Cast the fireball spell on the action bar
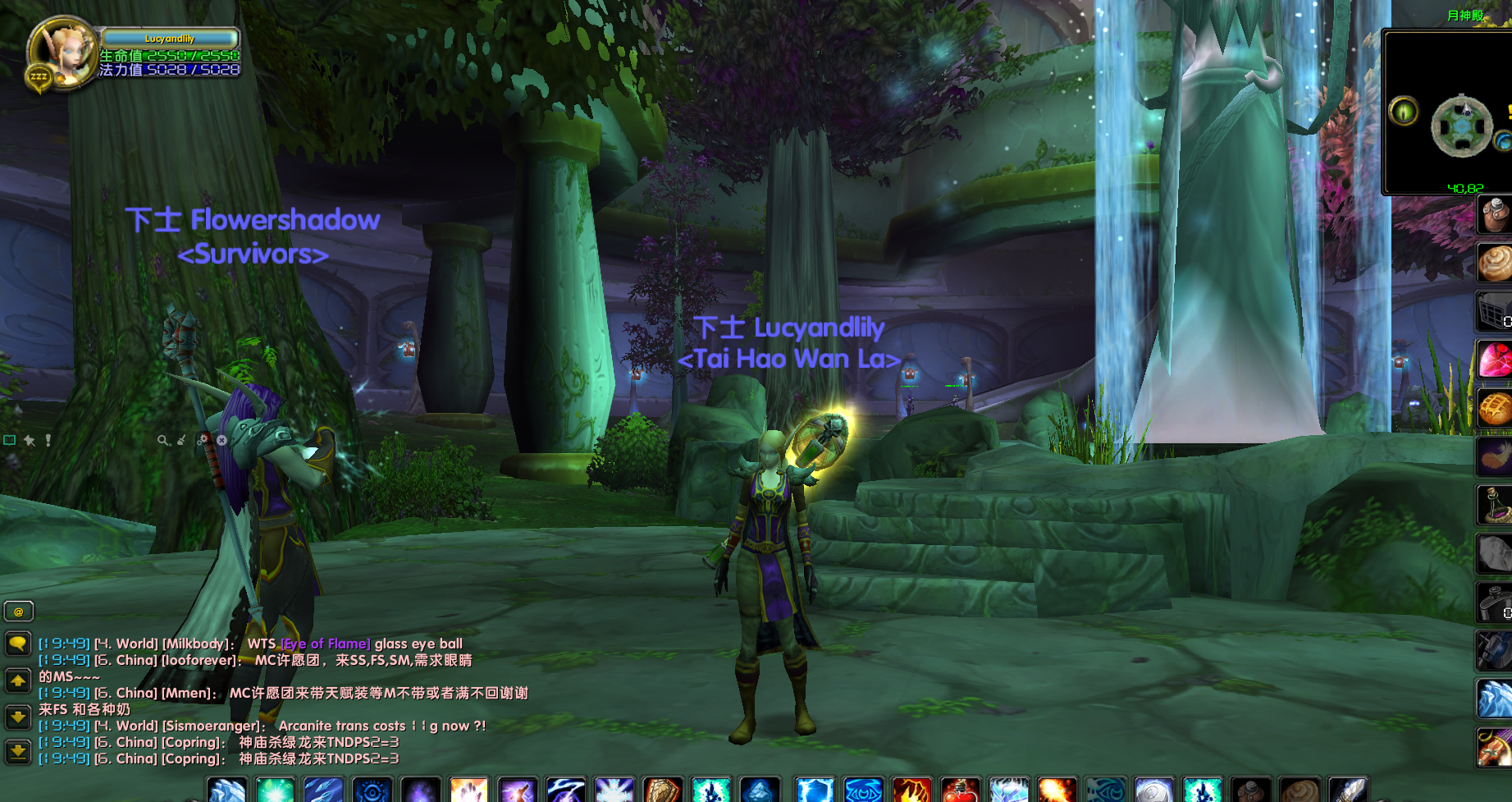 point(1057,791)
